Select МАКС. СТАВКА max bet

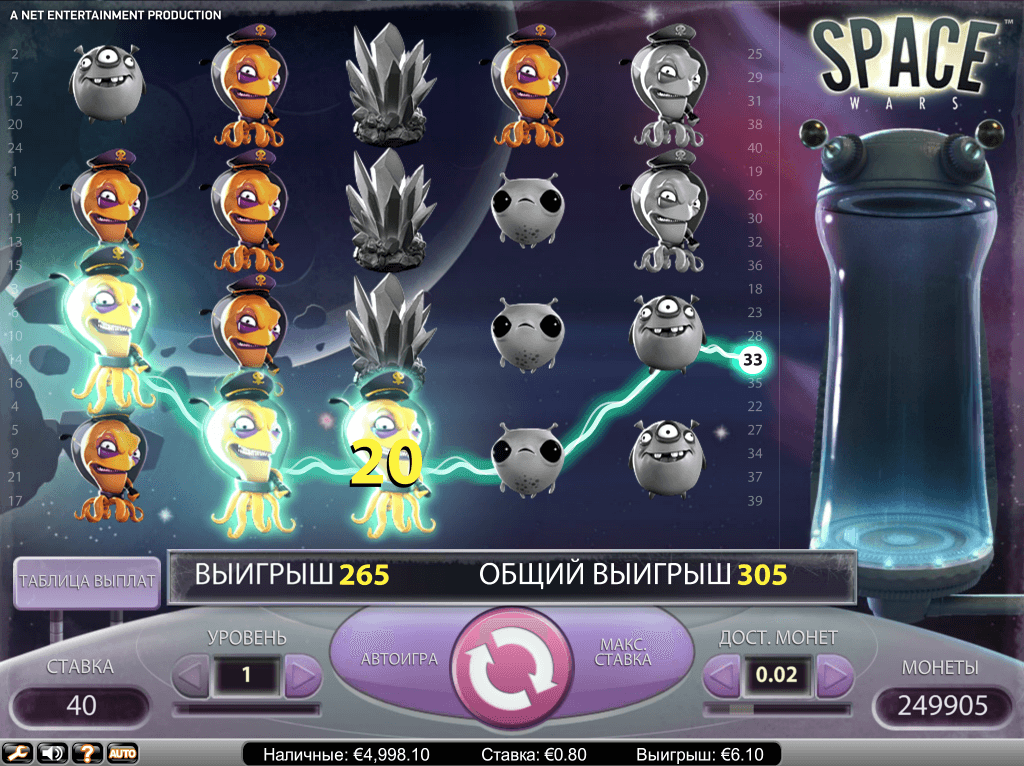click(627, 654)
